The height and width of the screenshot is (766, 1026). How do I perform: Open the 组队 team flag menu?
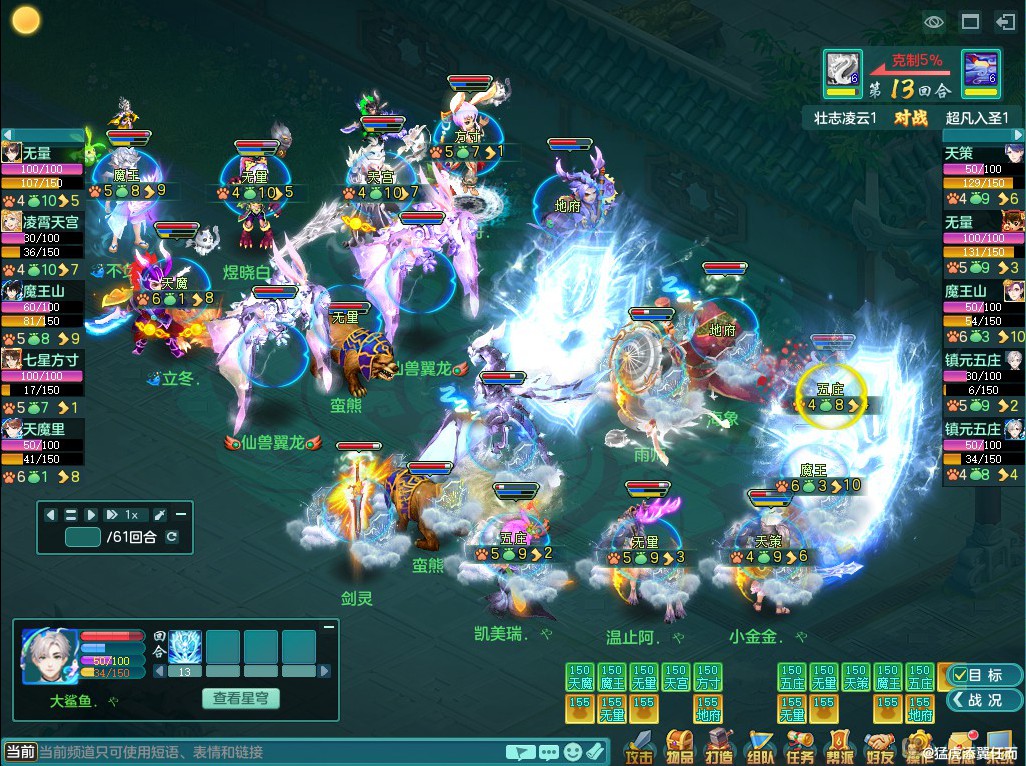759,746
